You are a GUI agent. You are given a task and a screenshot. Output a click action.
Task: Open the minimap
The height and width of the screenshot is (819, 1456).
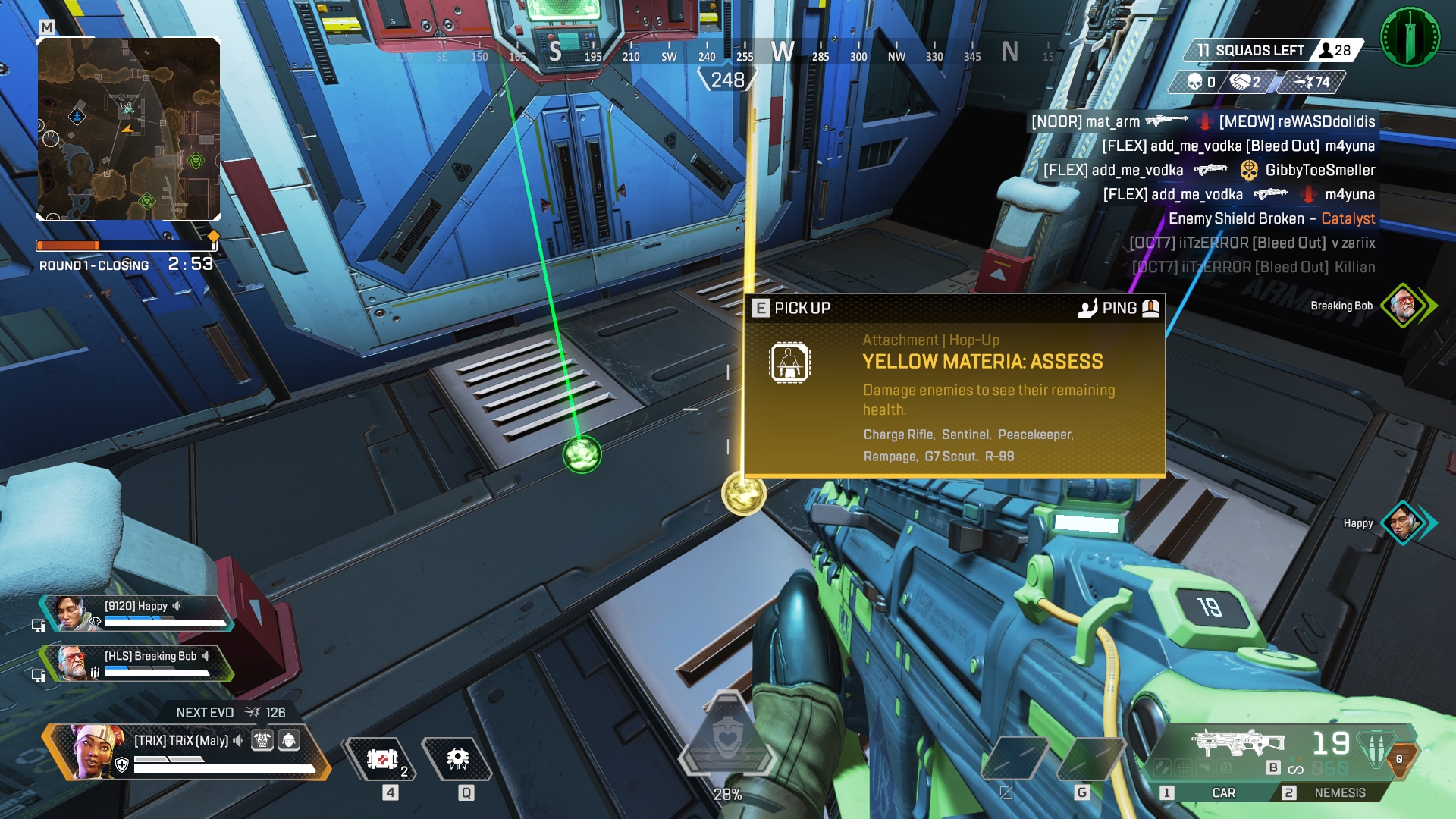click(129, 129)
